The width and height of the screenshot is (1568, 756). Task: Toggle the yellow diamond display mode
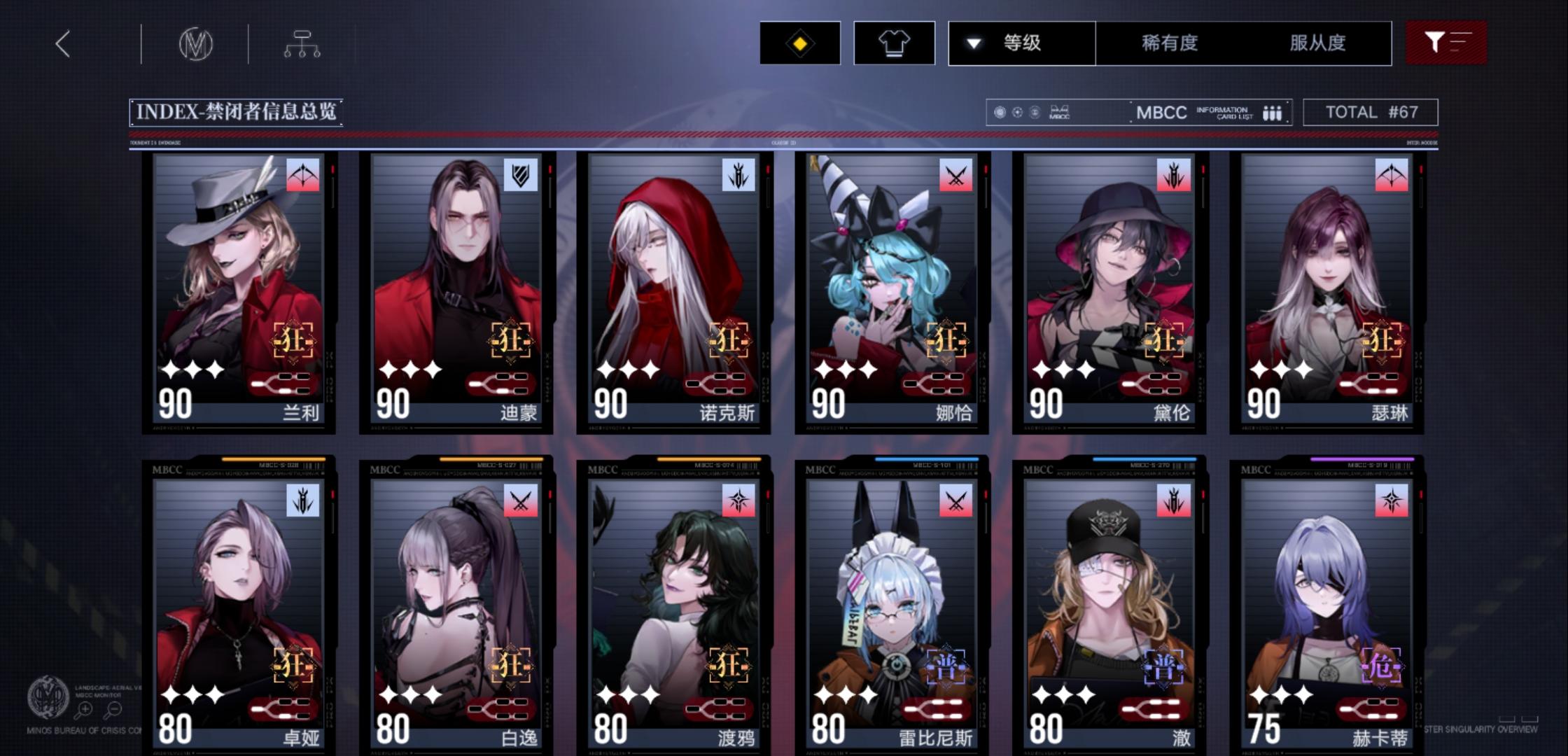(799, 43)
